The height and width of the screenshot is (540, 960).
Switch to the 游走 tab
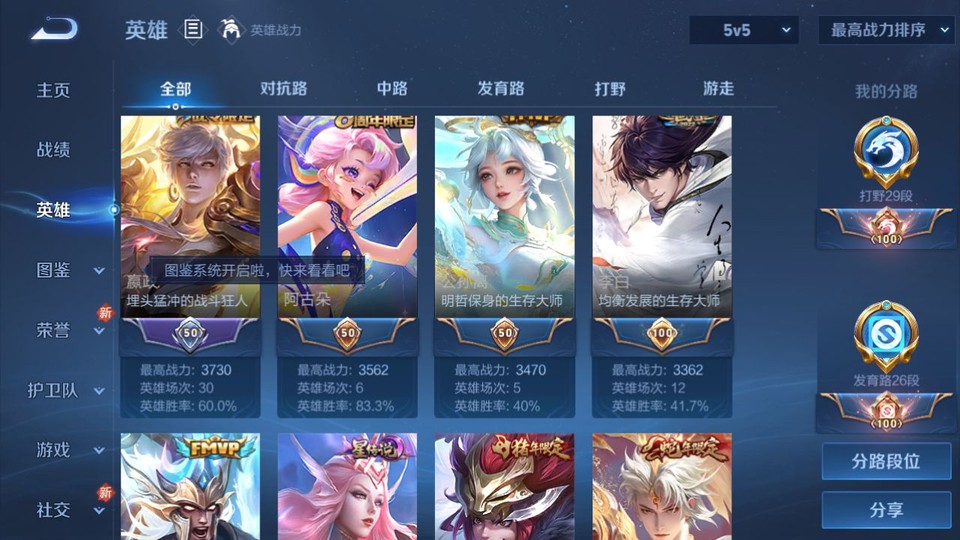(x=718, y=89)
